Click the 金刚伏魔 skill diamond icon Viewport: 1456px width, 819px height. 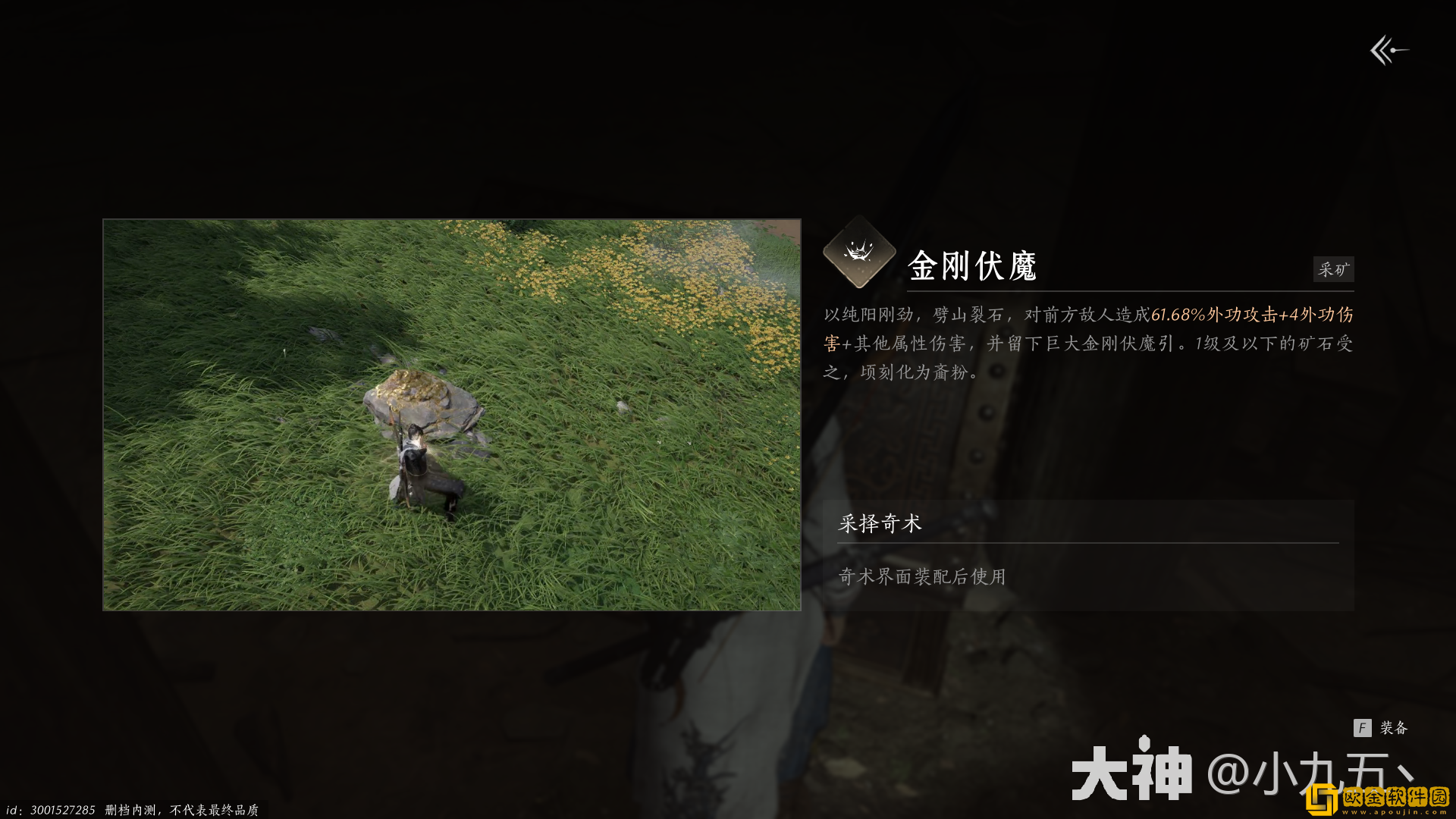tap(858, 258)
